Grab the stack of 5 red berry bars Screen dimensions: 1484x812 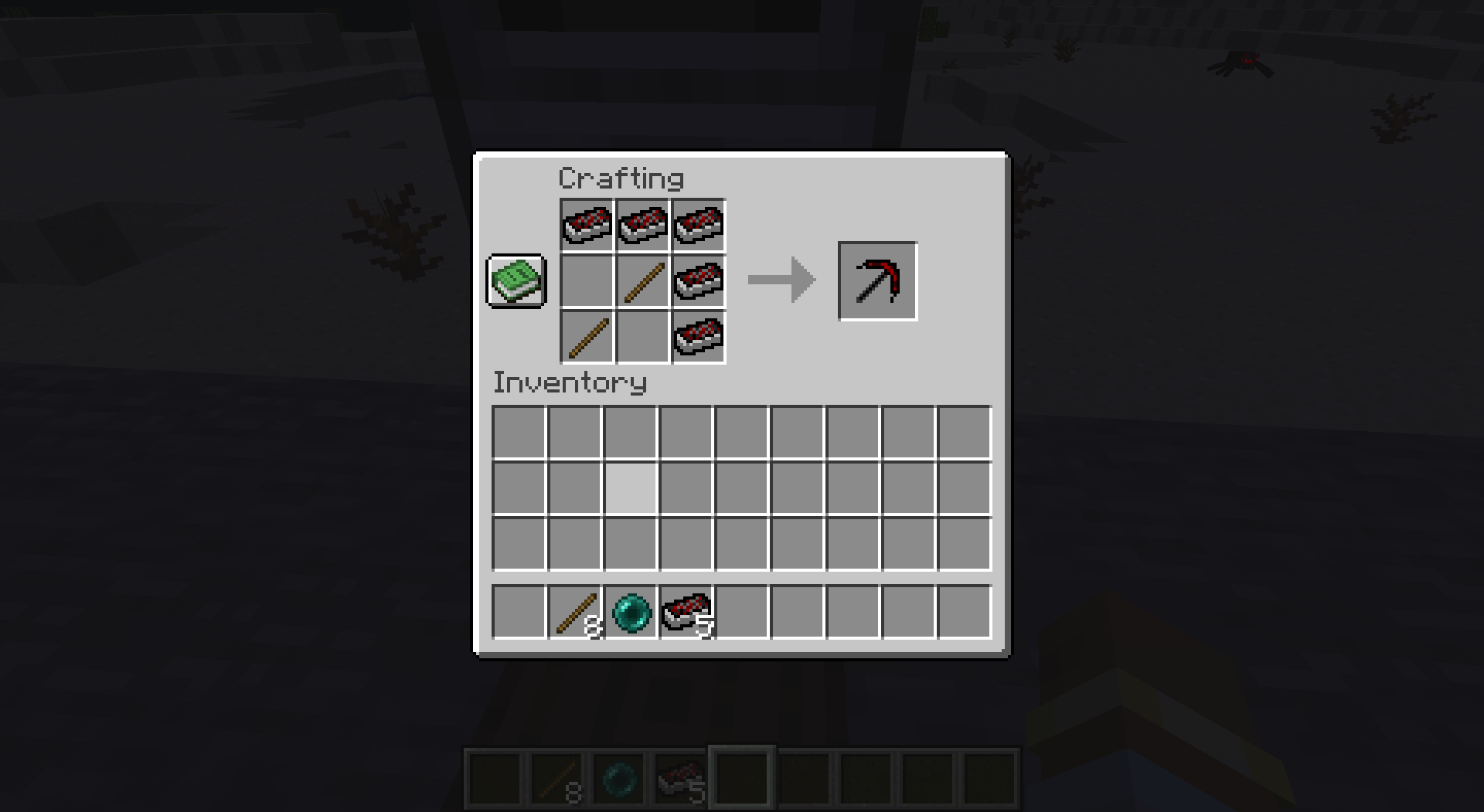686,613
